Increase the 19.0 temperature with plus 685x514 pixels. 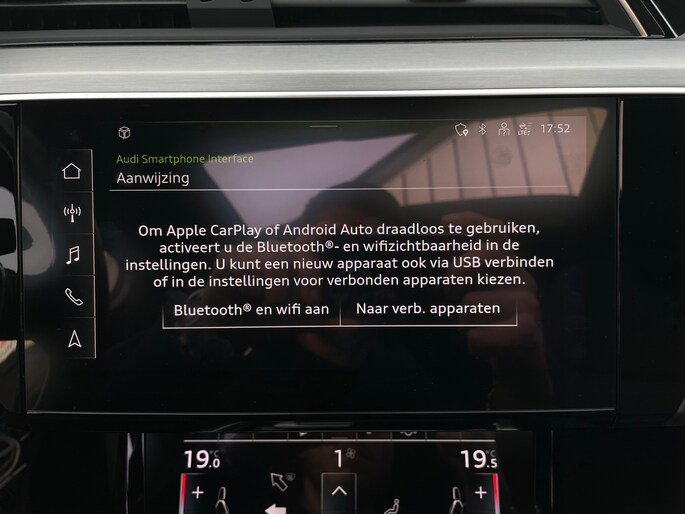(198, 492)
